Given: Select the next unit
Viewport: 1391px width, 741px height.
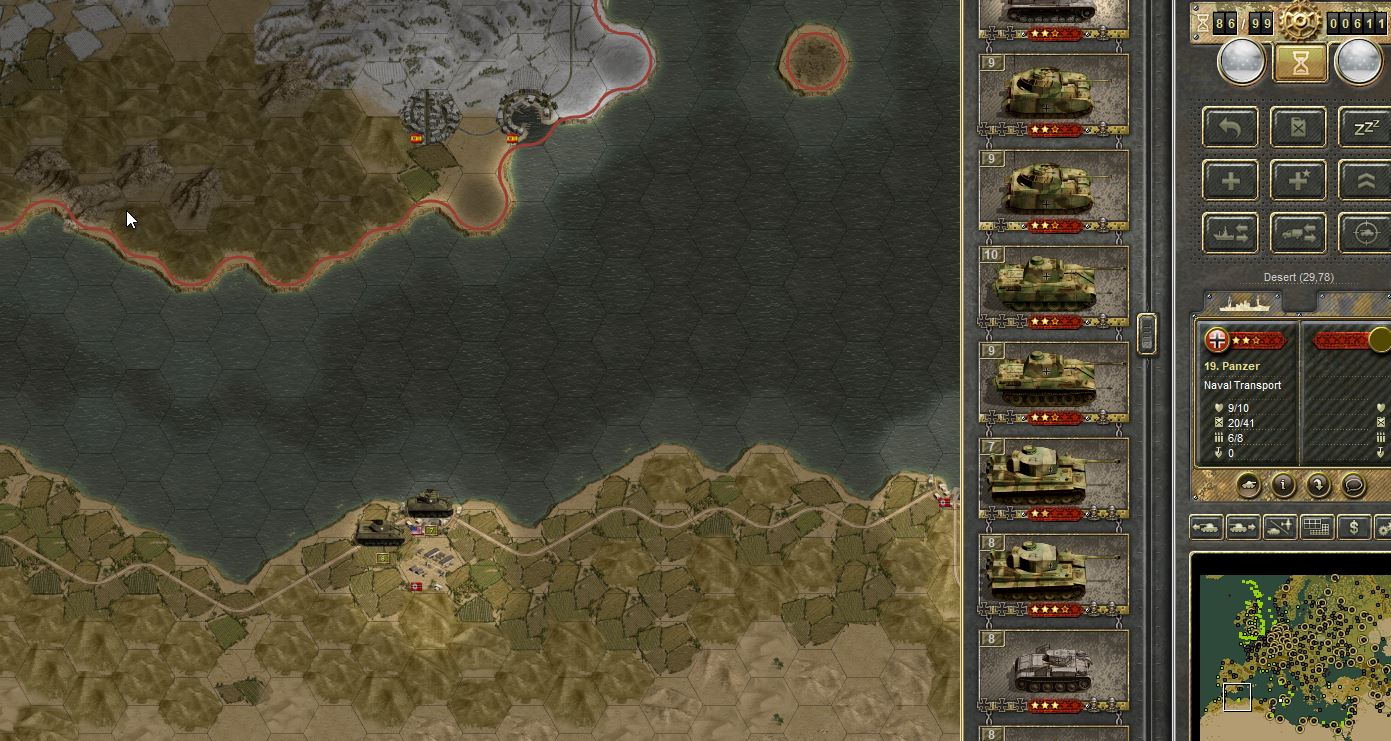Looking at the screenshot, I should click(1242, 528).
